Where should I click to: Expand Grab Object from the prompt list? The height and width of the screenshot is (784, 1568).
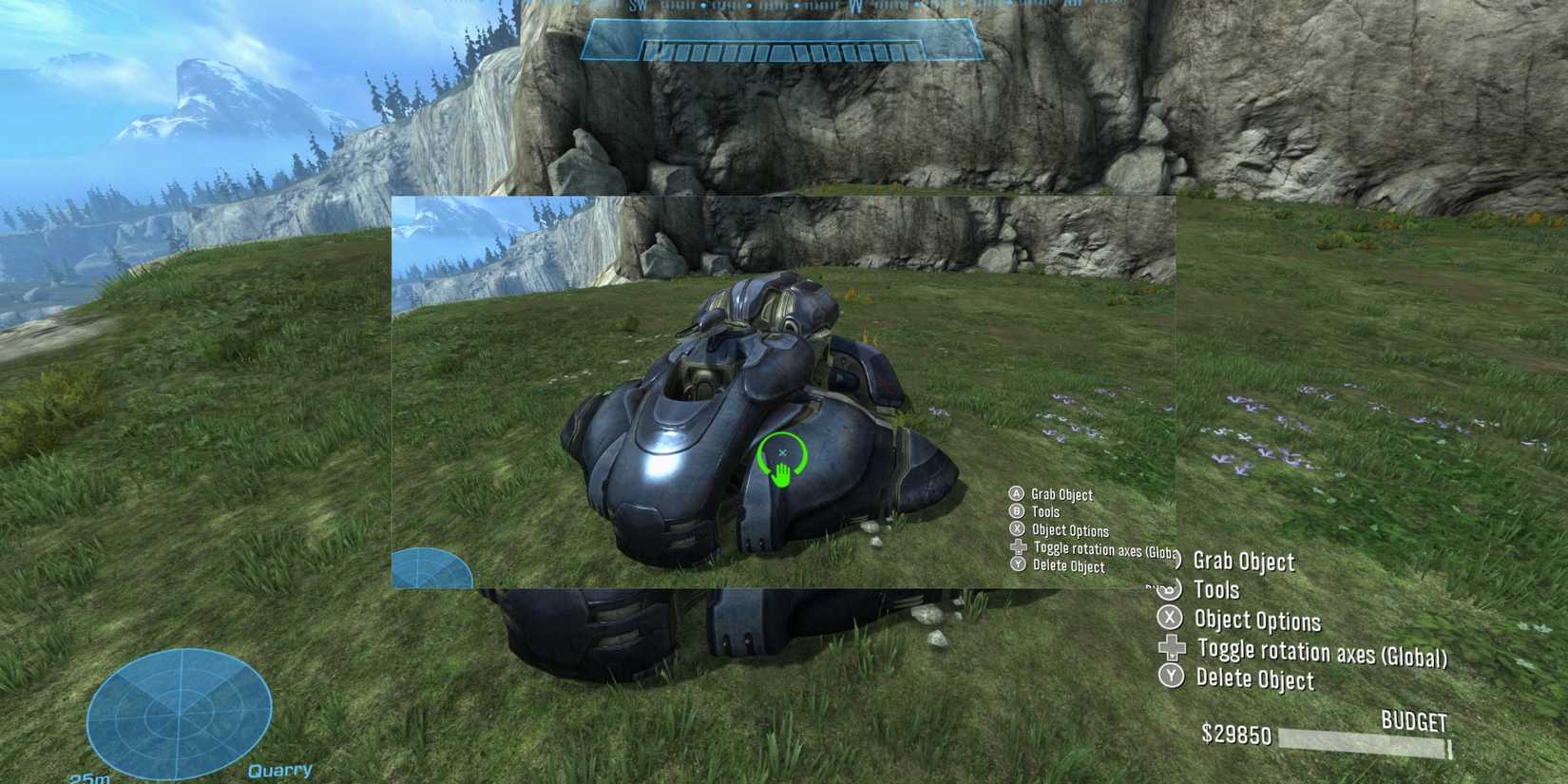(x=1247, y=562)
